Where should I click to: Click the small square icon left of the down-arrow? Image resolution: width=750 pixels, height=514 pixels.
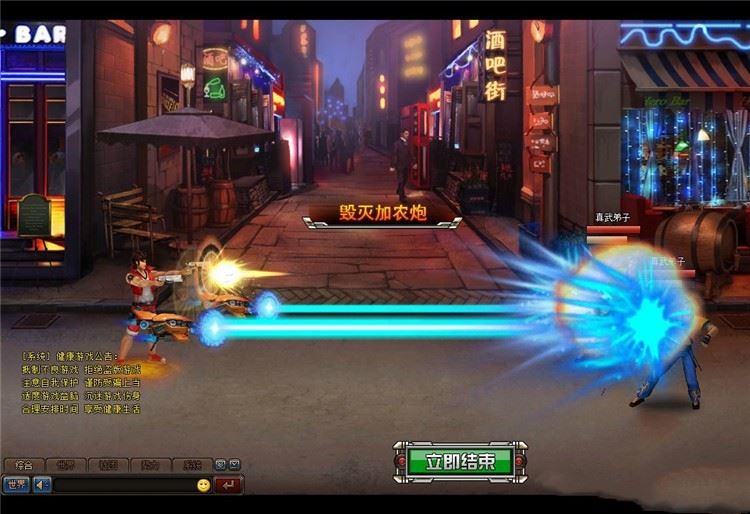221,465
